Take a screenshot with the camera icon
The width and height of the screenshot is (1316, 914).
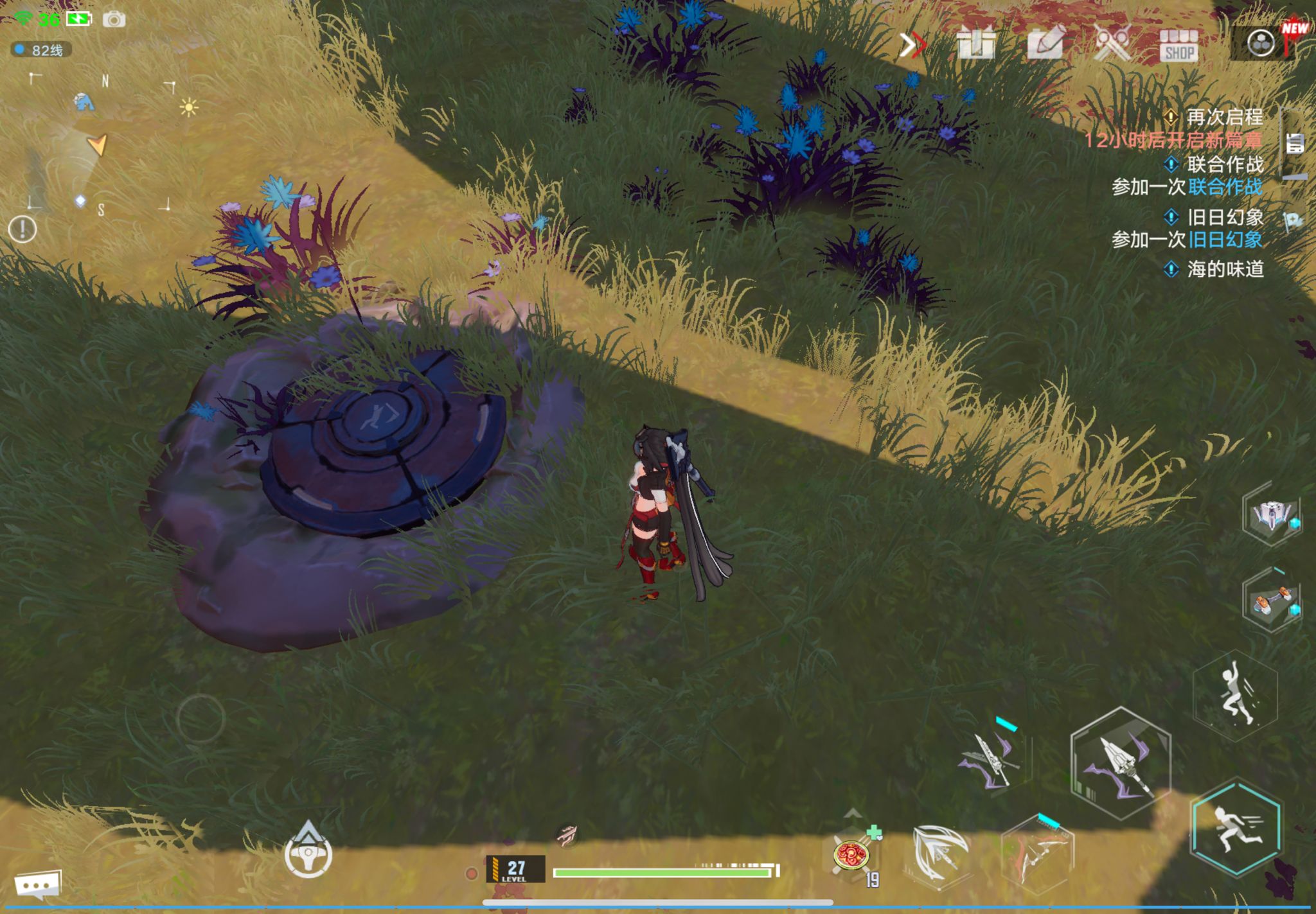[x=114, y=20]
